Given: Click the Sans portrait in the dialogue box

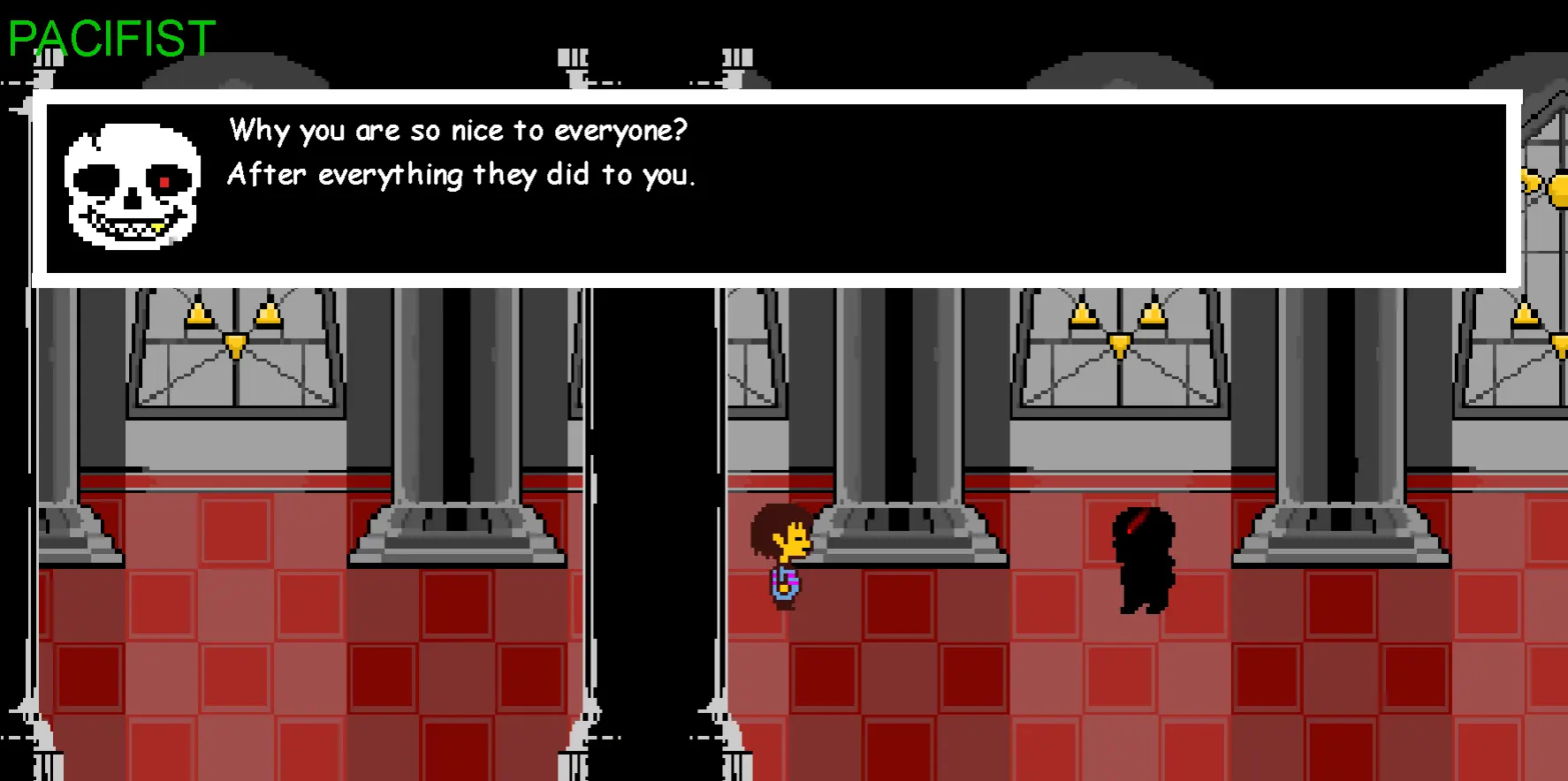Looking at the screenshot, I should click(x=133, y=186).
